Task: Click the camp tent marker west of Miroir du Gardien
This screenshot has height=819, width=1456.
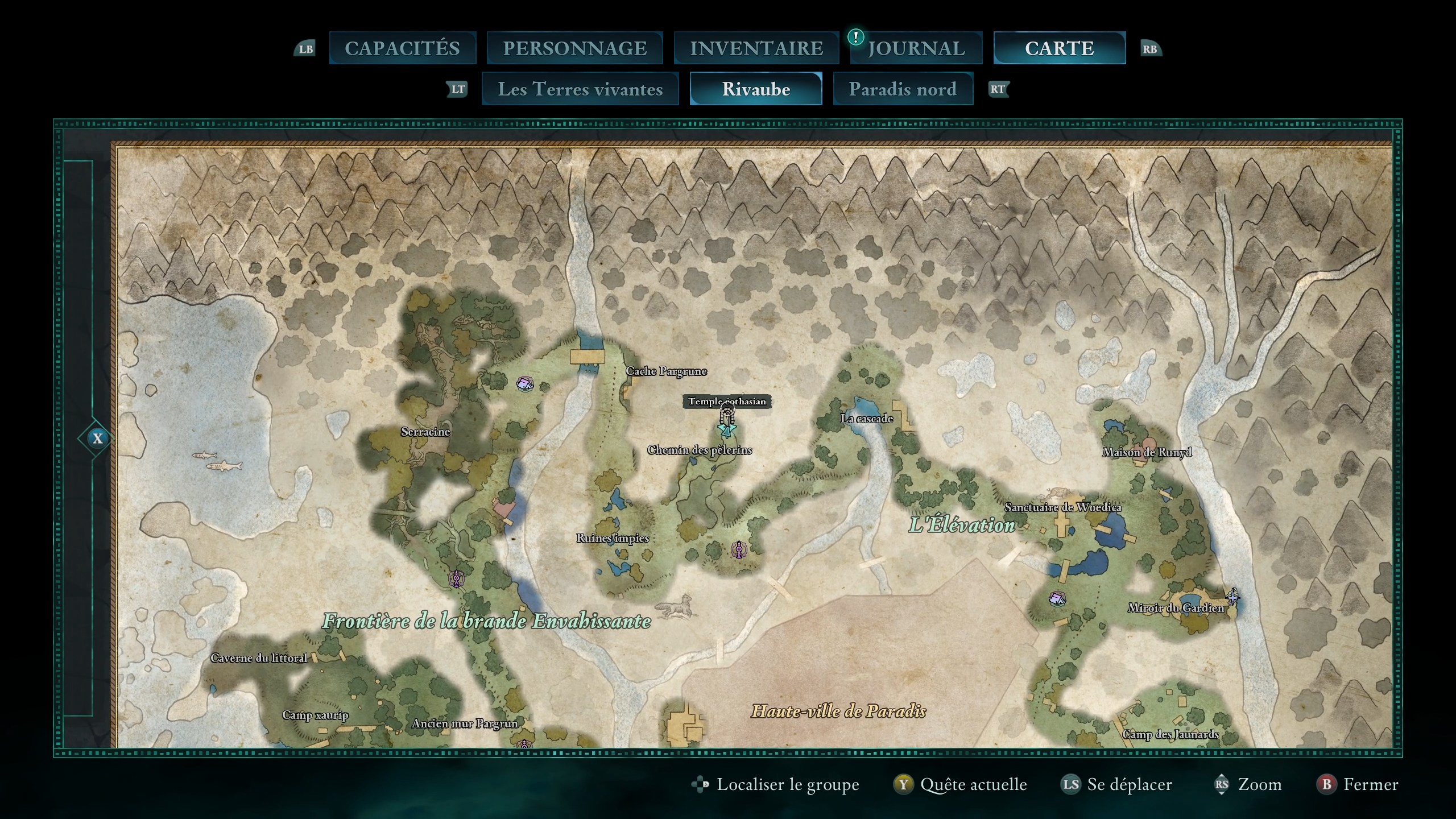Action: click(1057, 598)
